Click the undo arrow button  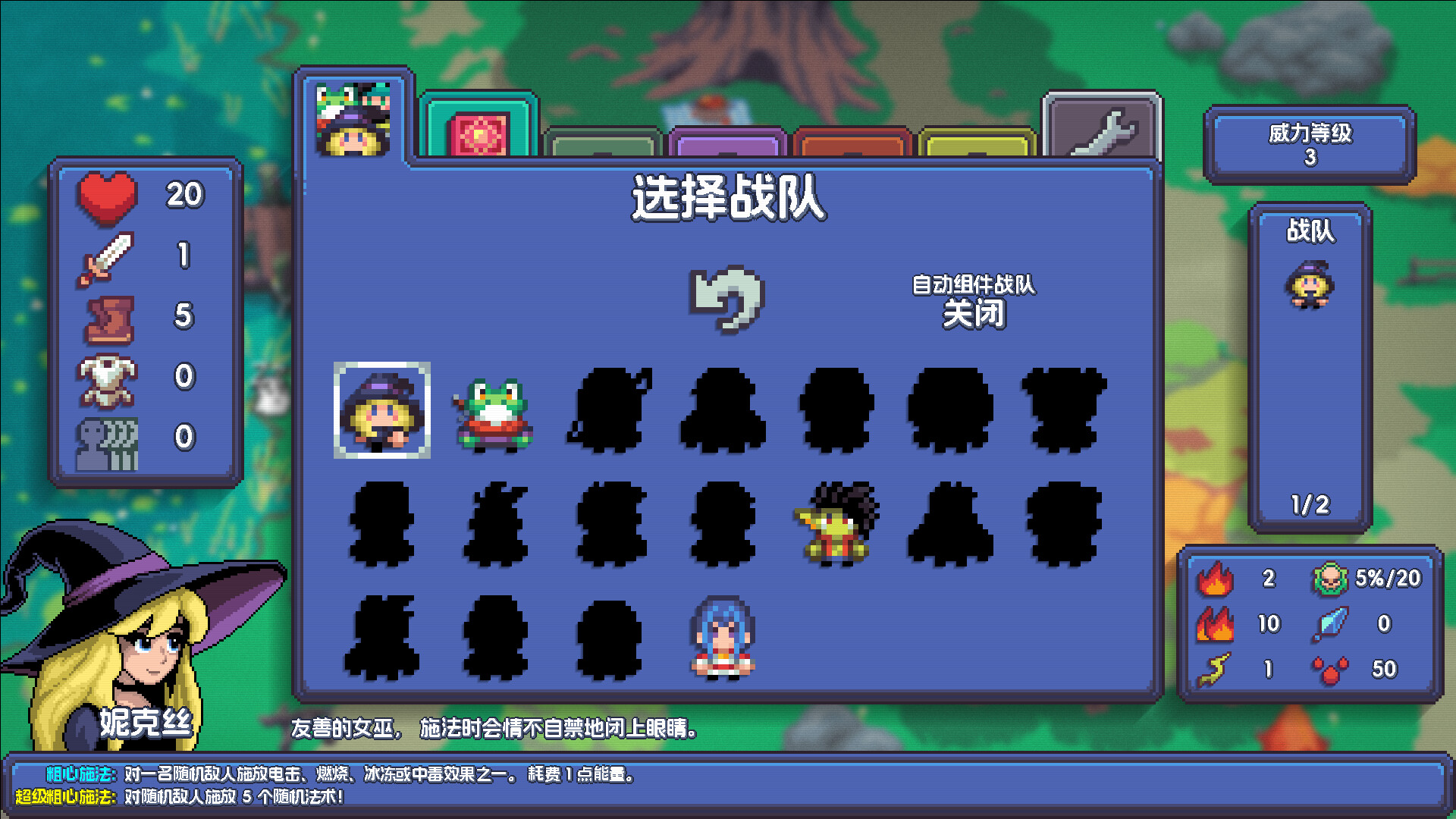(726, 300)
